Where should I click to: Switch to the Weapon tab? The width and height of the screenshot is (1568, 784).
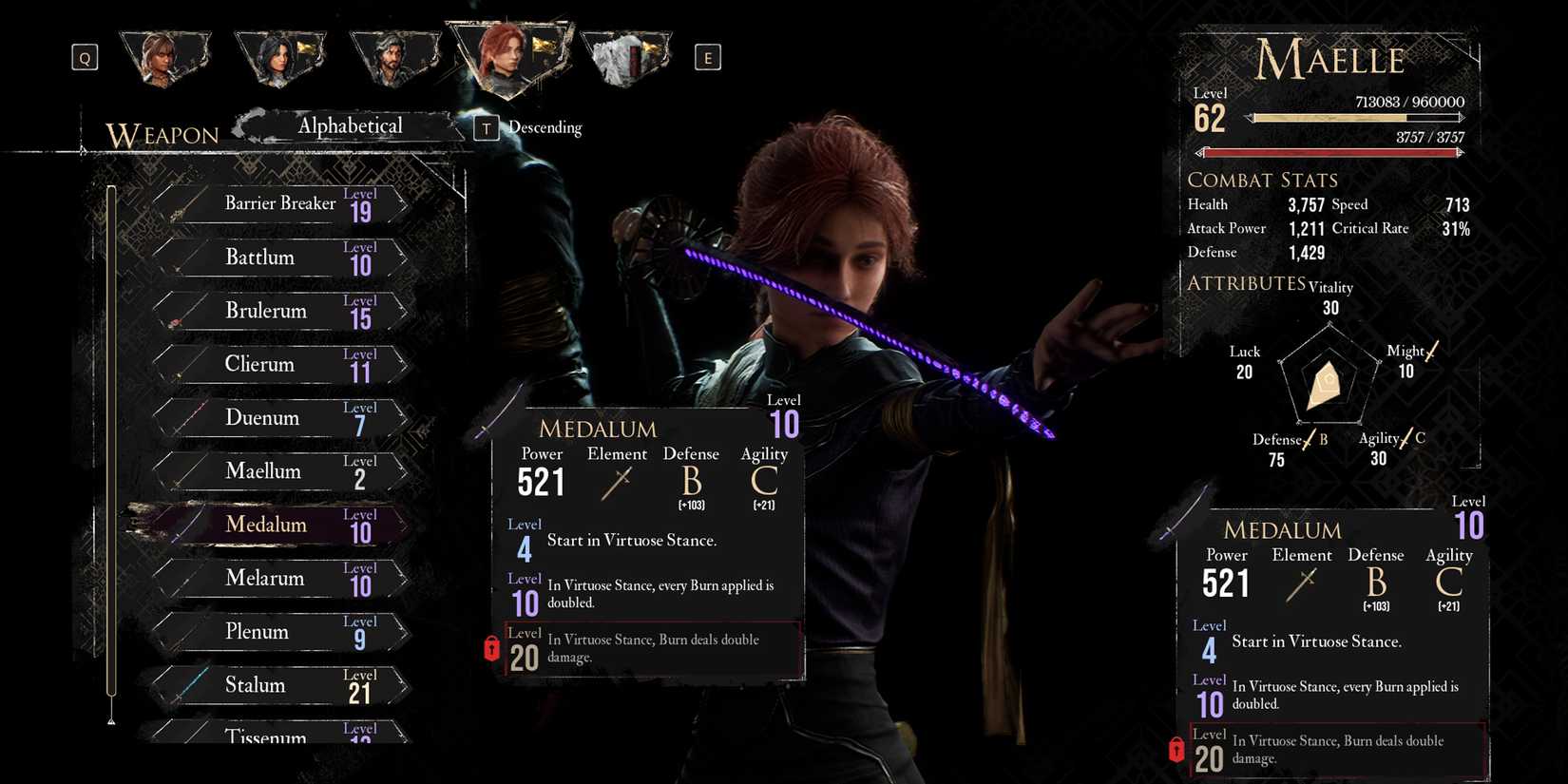coord(163,135)
